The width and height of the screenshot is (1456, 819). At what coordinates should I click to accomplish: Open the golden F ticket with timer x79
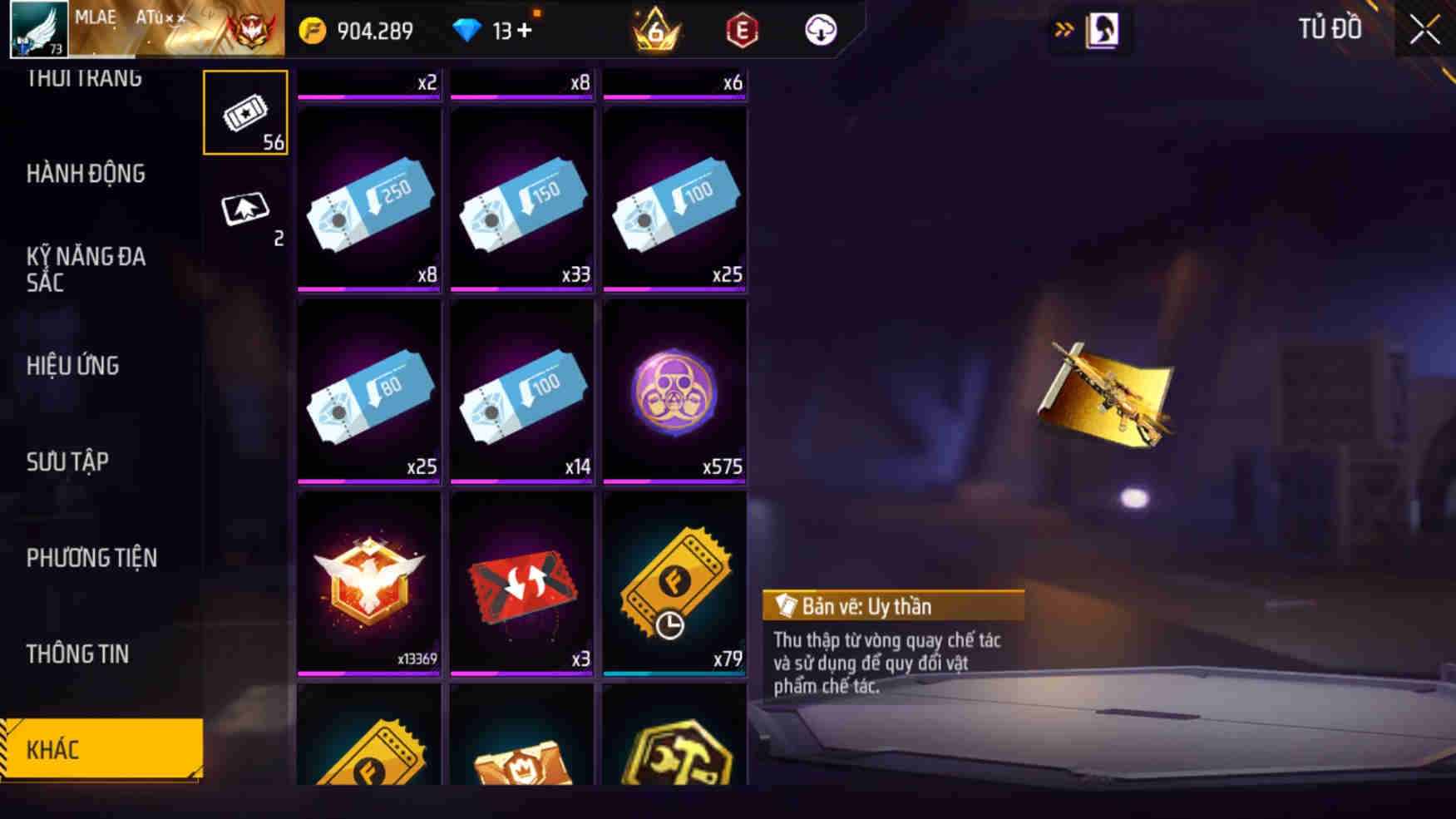[674, 582]
